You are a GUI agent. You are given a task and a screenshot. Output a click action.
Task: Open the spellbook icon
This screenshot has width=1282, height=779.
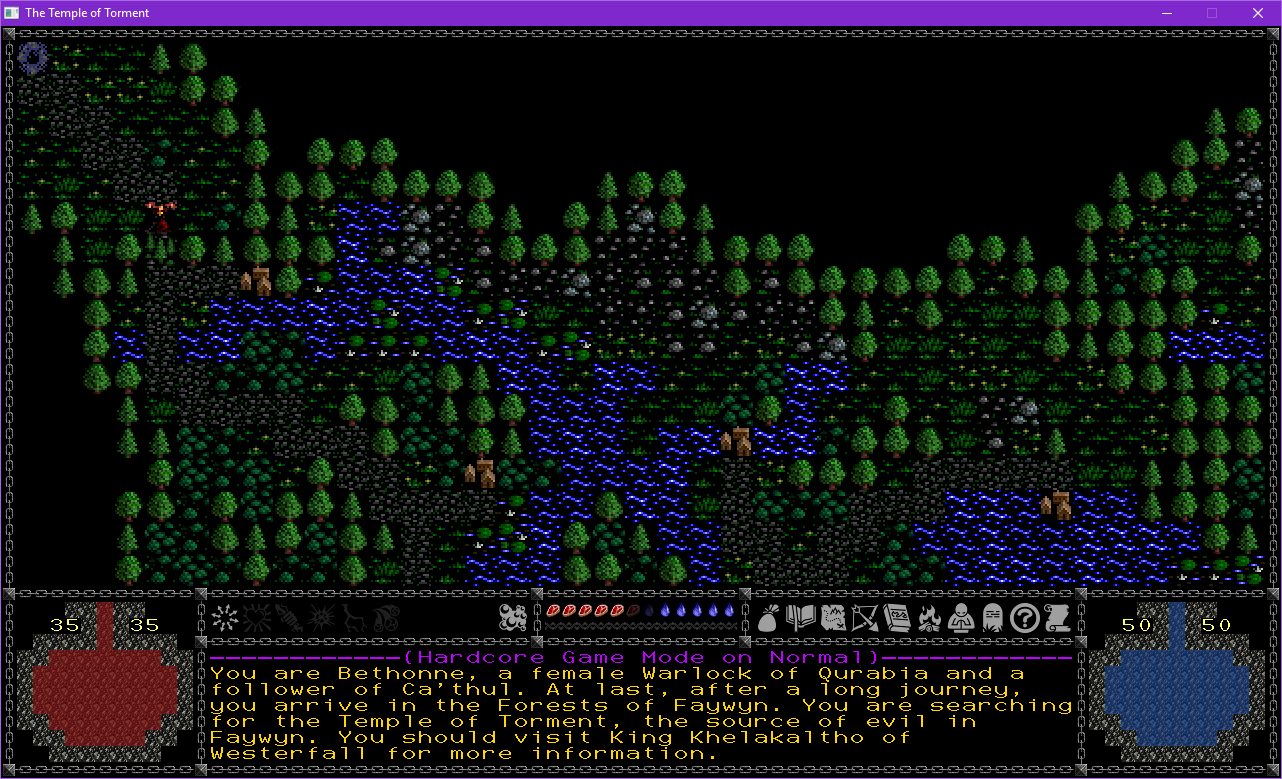(800, 620)
